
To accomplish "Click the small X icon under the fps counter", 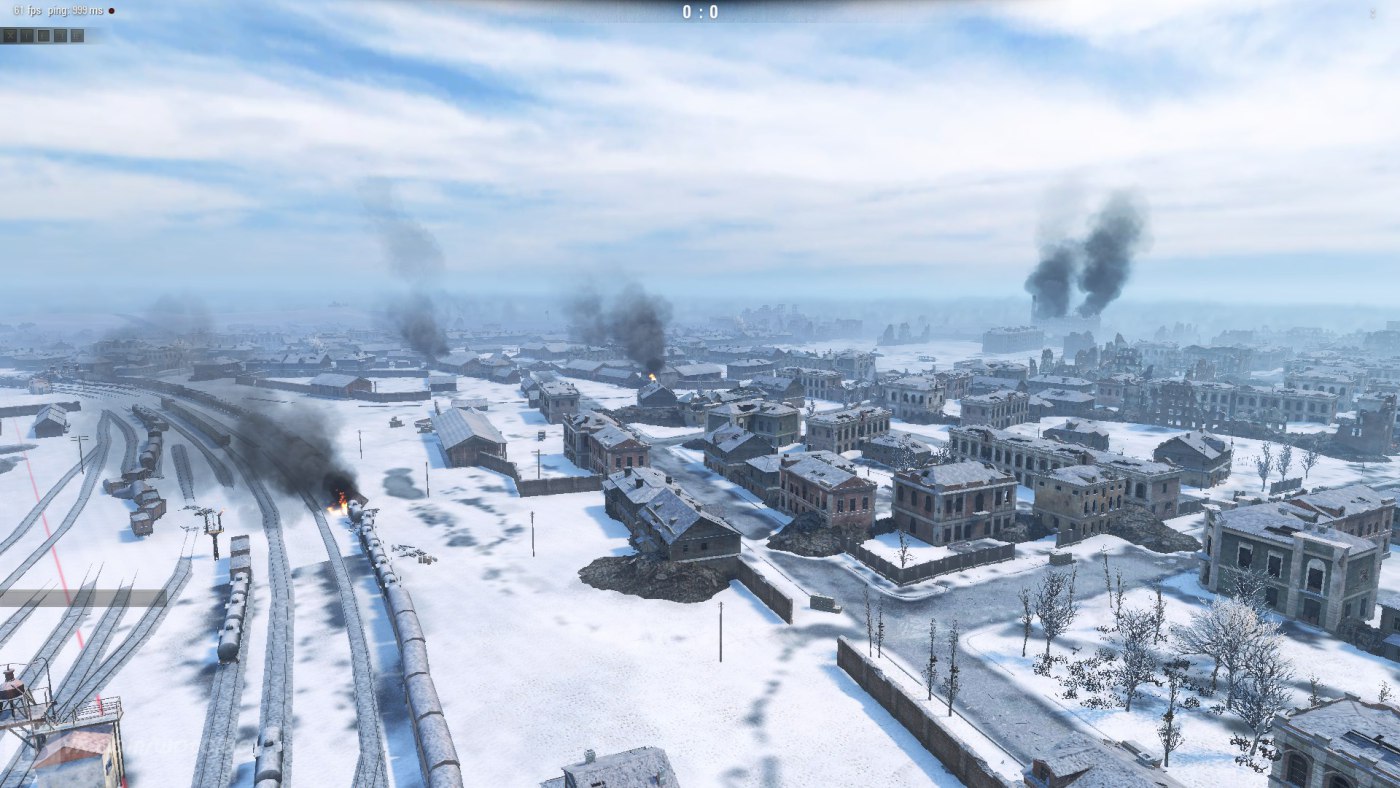I will [10, 36].
